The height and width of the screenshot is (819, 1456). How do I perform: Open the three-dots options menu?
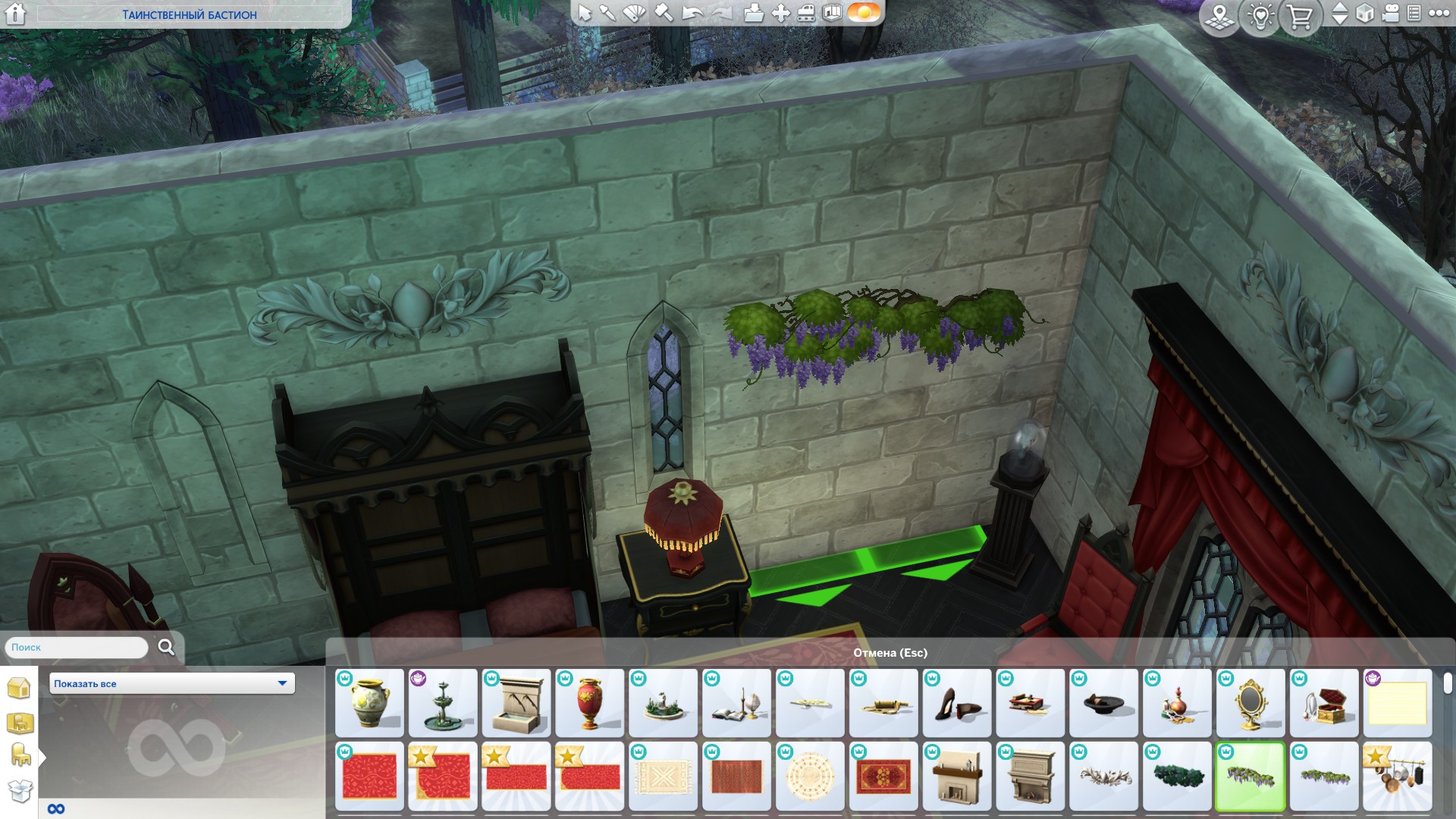(x=1439, y=13)
